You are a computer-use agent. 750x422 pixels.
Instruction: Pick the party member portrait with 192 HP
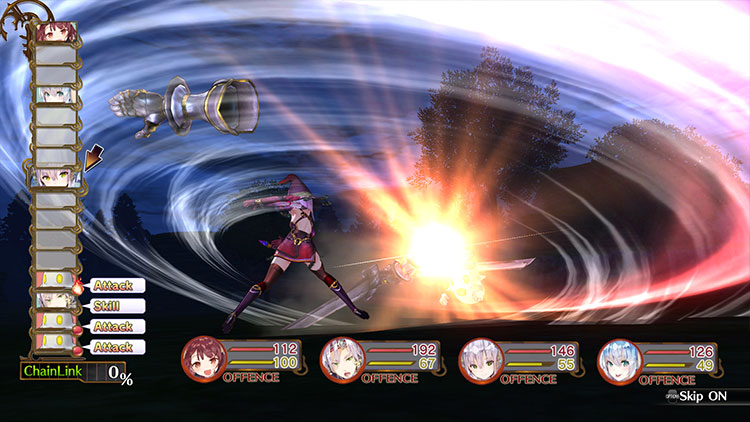(340, 359)
